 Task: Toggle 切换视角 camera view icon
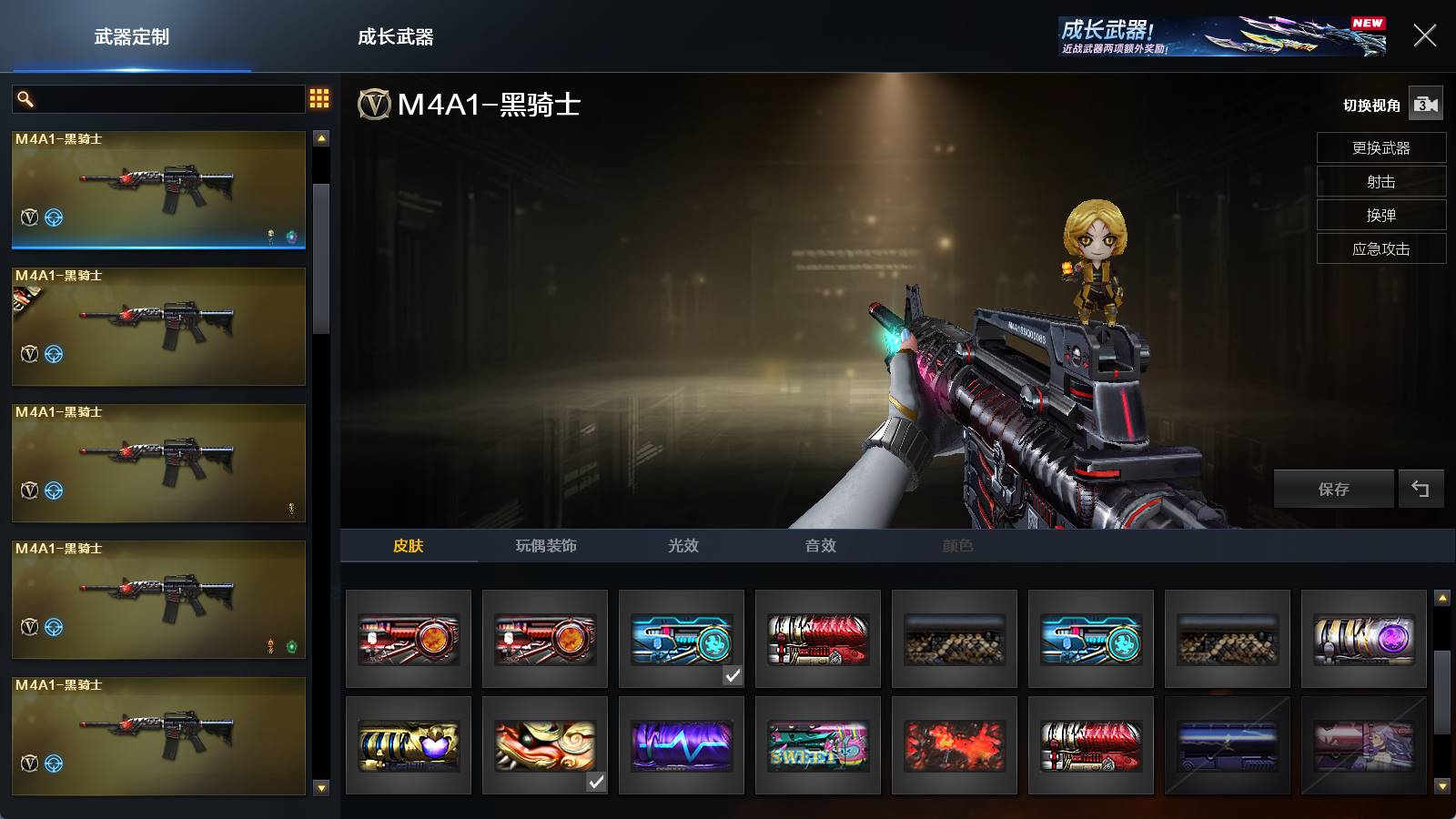pos(1425,105)
